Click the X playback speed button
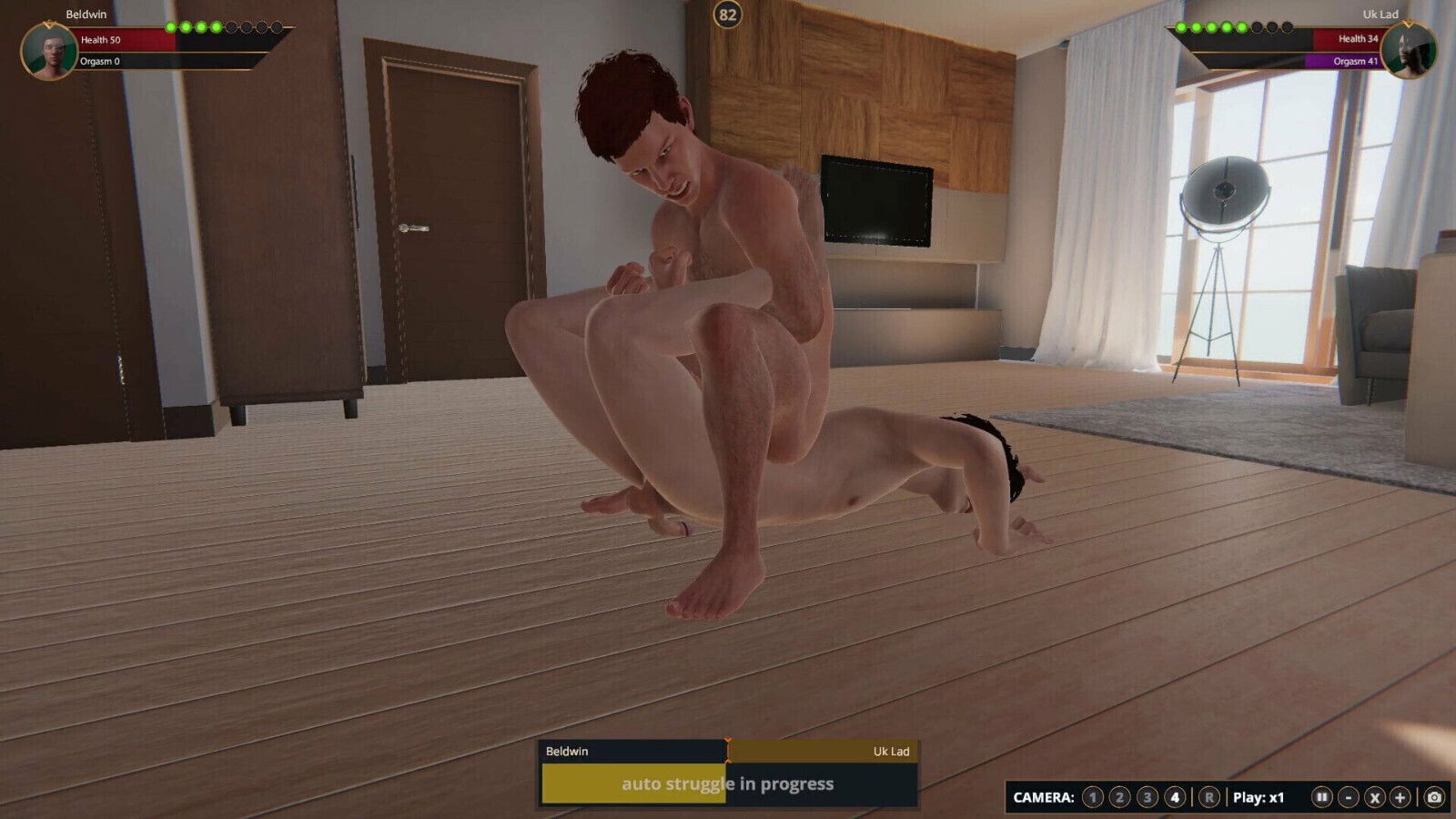The width and height of the screenshot is (1456, 819). [1375, 797]
